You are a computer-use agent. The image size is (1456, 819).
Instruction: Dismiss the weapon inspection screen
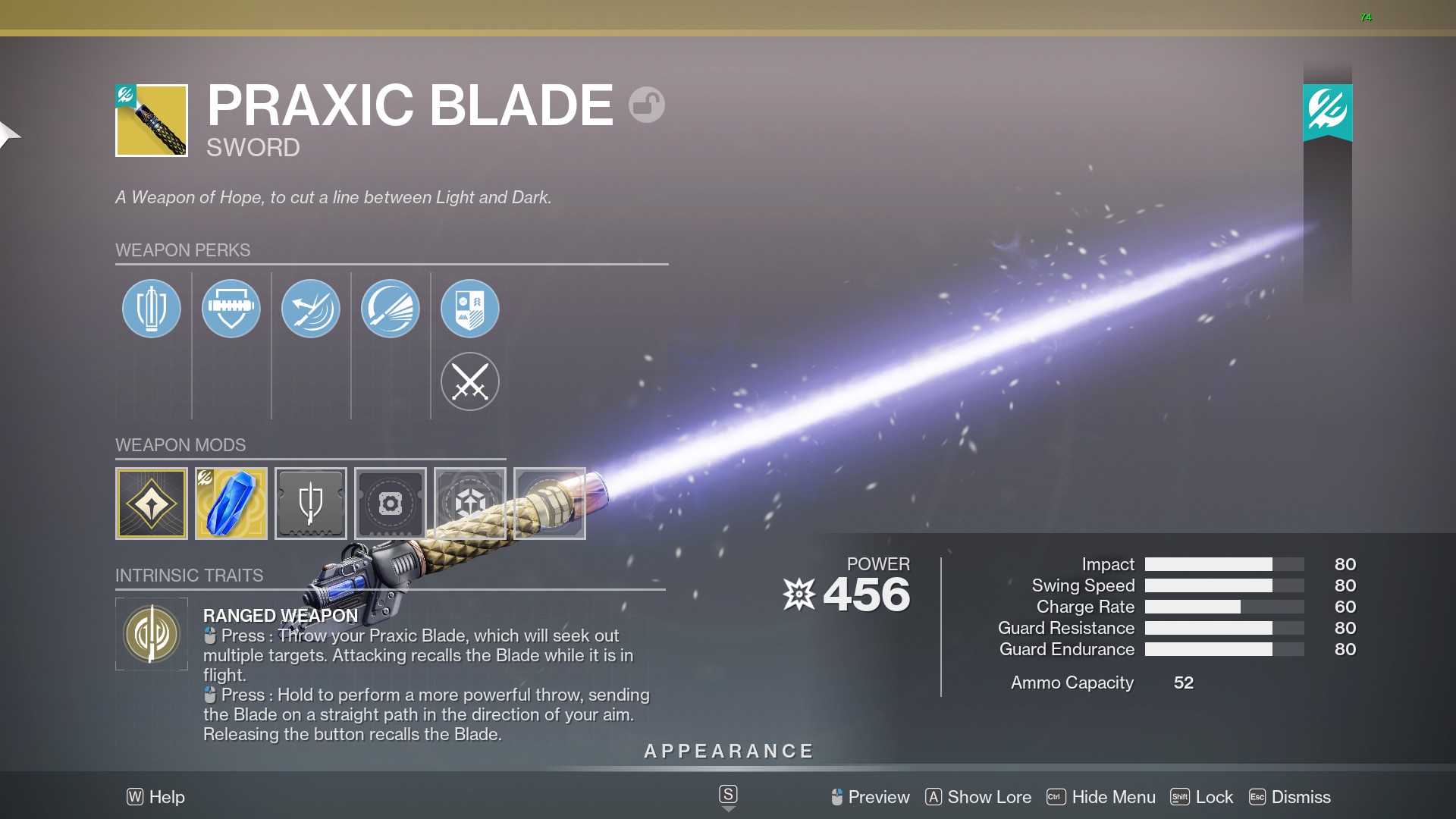tap(1290, 797)
